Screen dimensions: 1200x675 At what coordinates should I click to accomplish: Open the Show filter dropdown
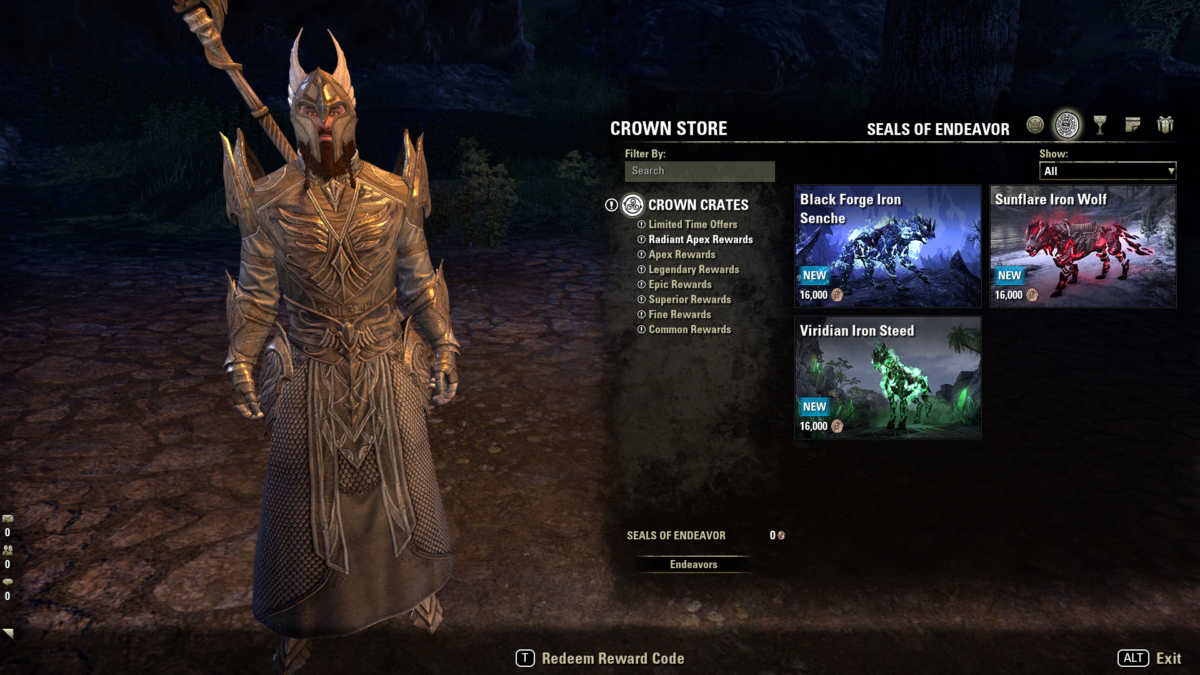pos(1108,171)
